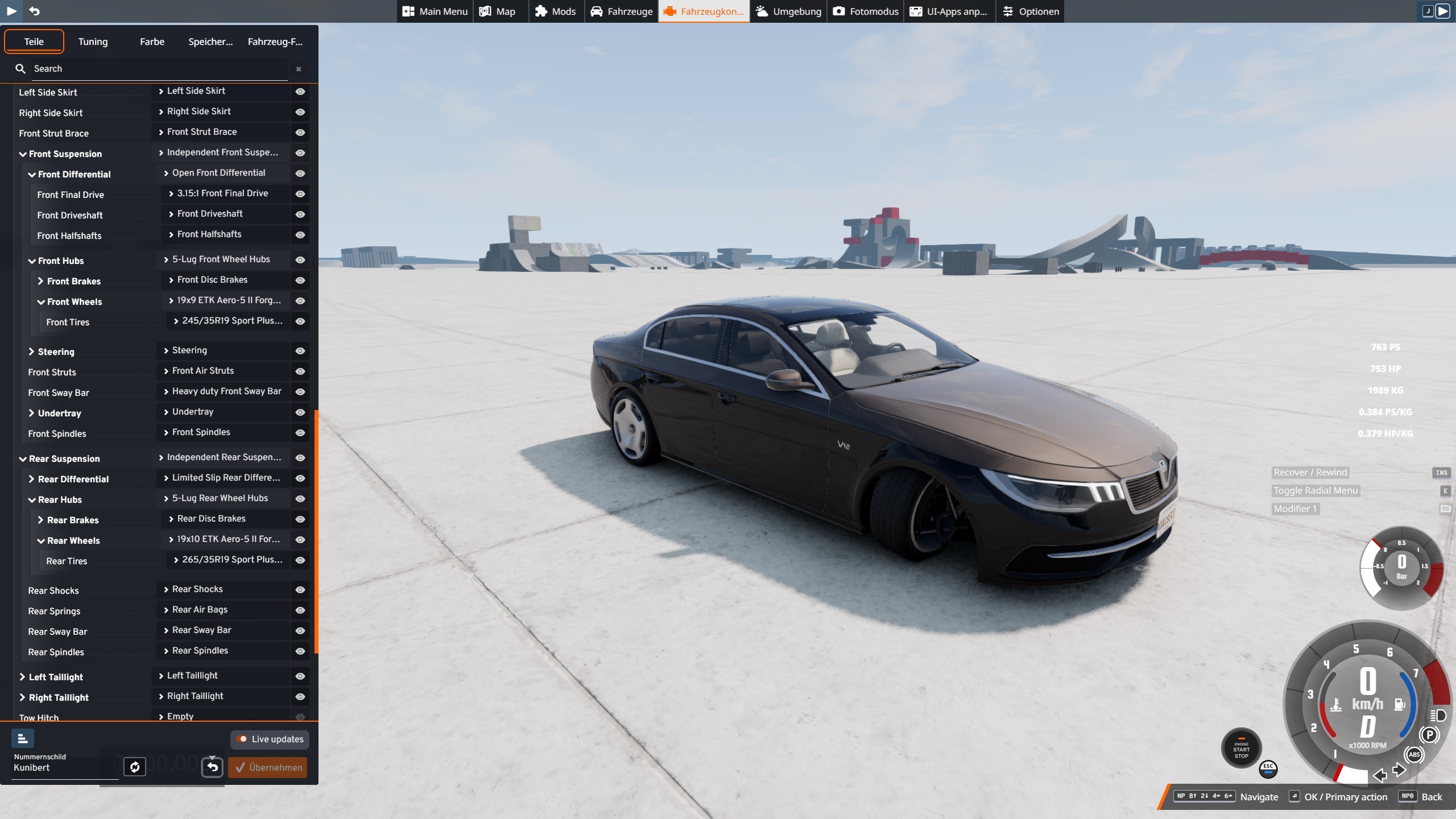
Task: Toggle the Live updates switch
Action: pyautogui.click(x=243, y=739)
